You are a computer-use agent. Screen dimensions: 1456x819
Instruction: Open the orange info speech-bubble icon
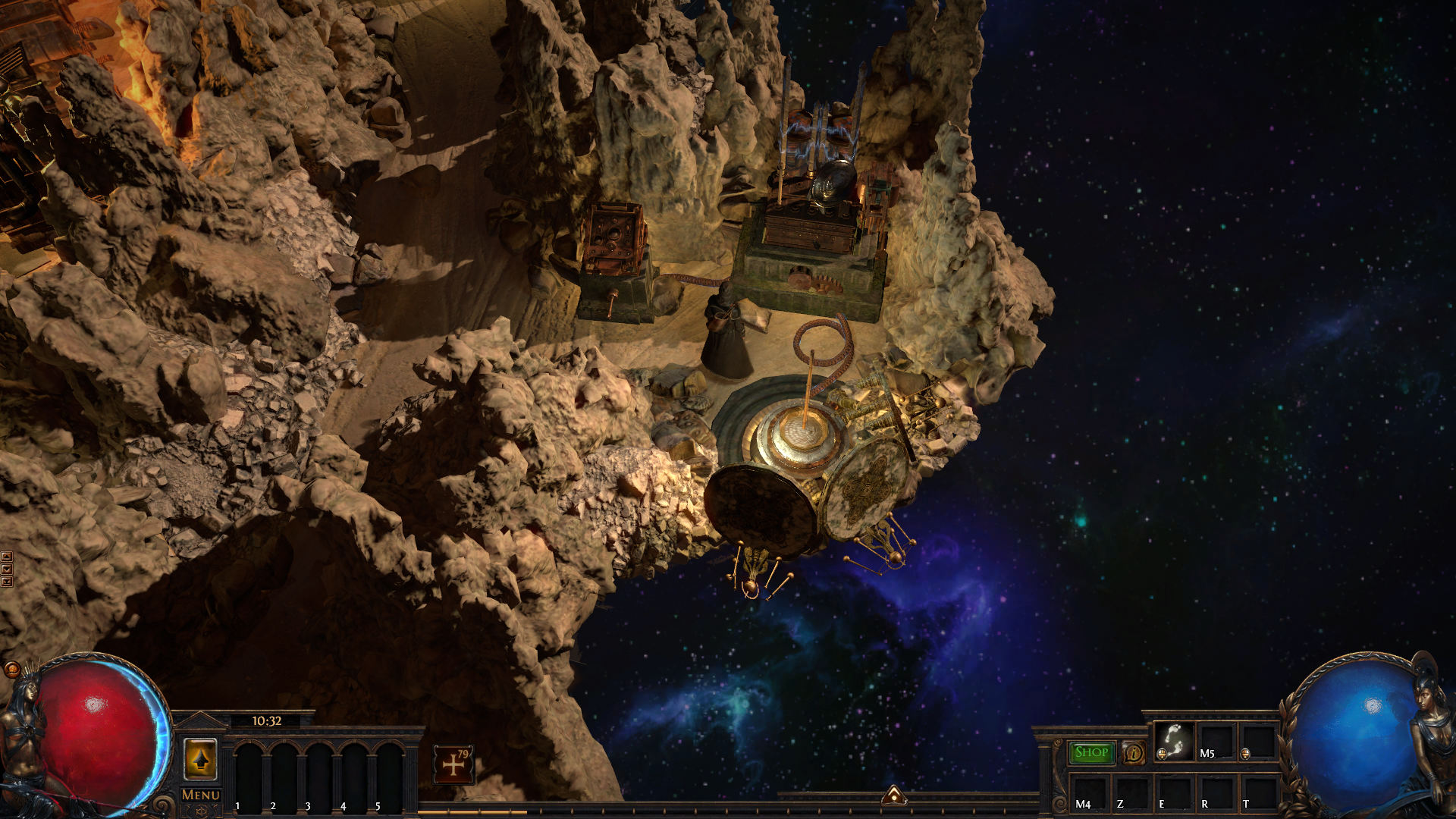pyautogui.click(x=1134, y=752)
